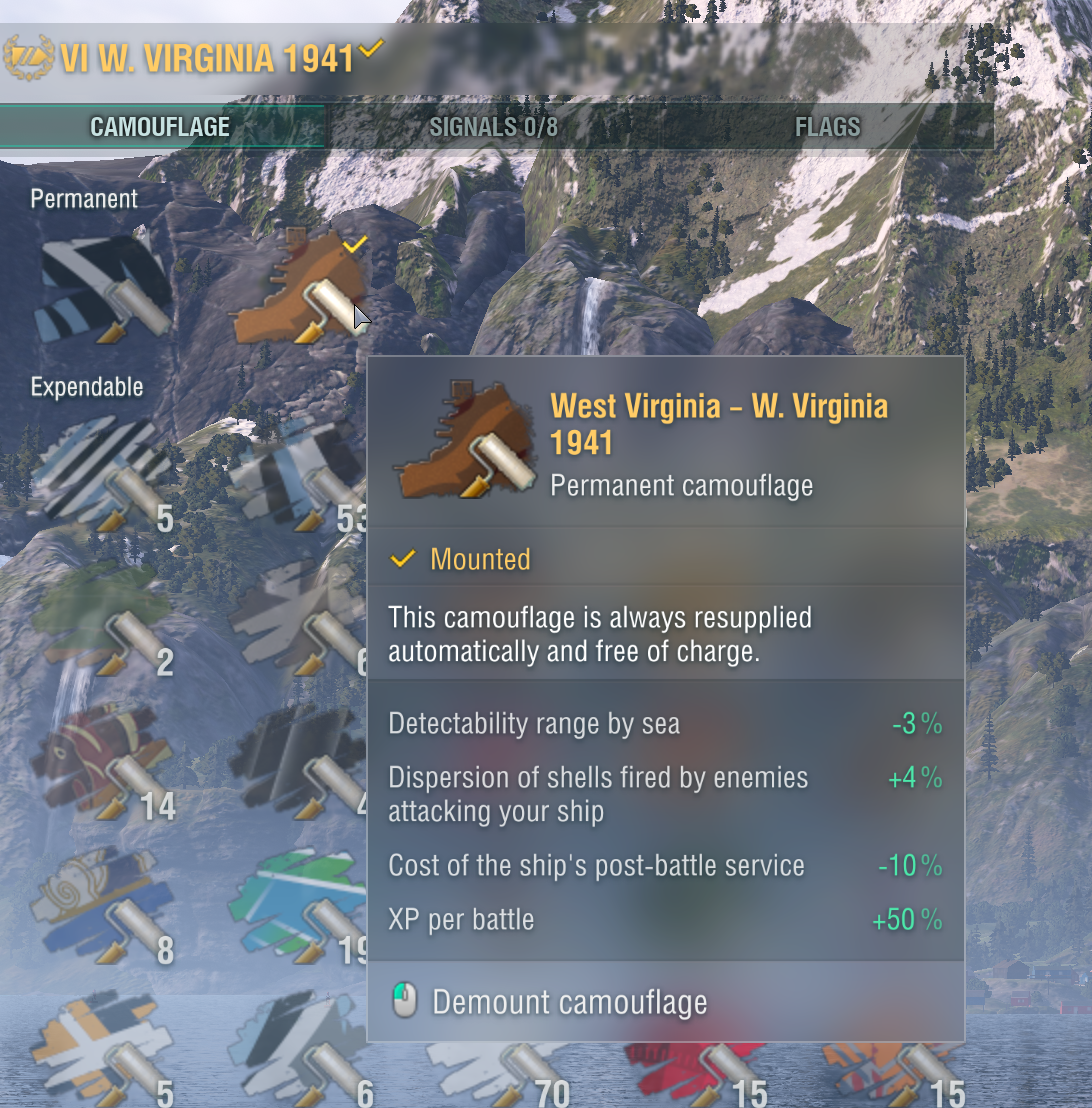Open the Signals 0/8 tab
The image size is (1092, 1108).
pos(493,127)
